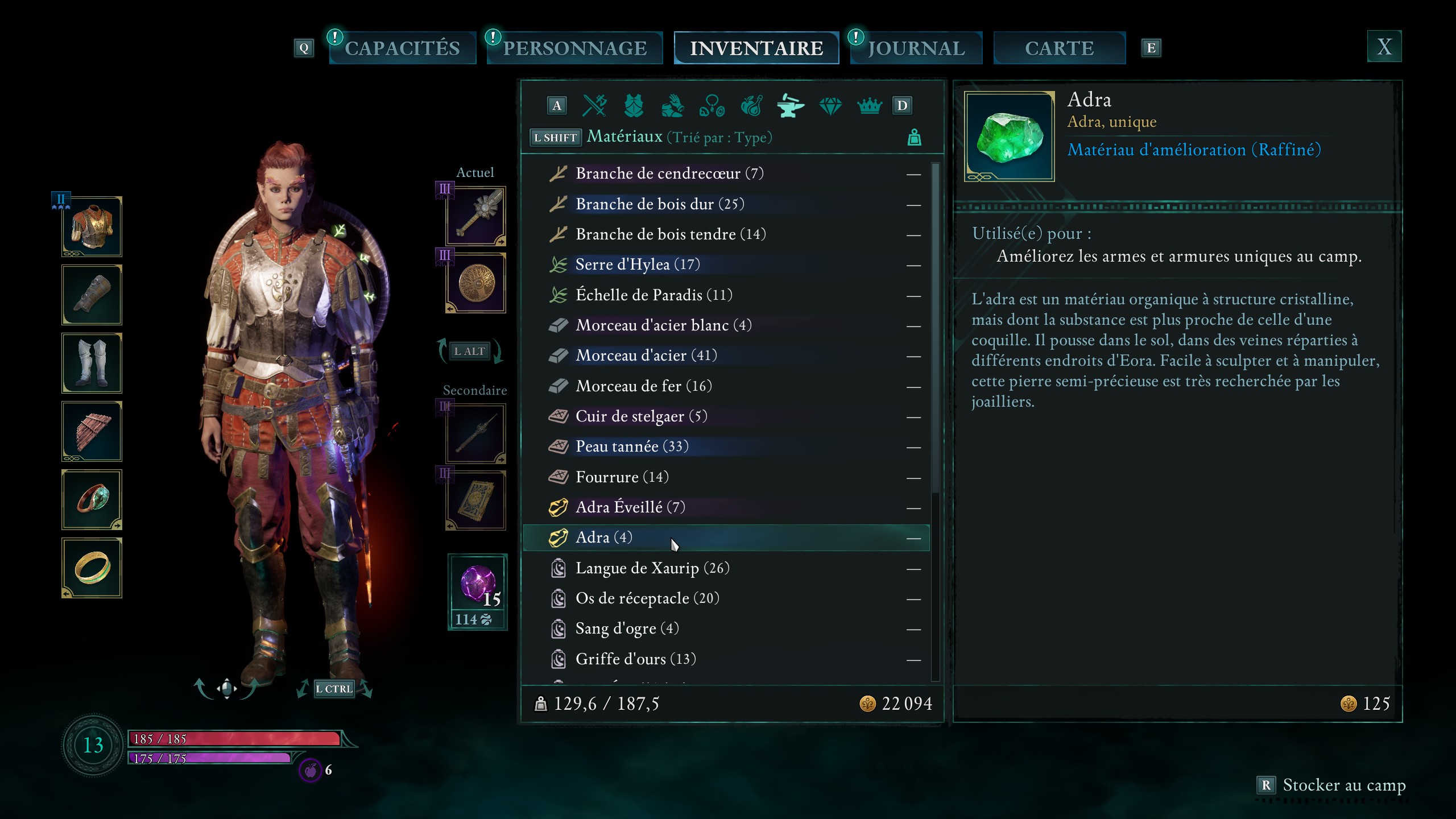Select Adra Éveillé material entry
The height and width of the screenshot is (819, 1456).
(630, 507)
